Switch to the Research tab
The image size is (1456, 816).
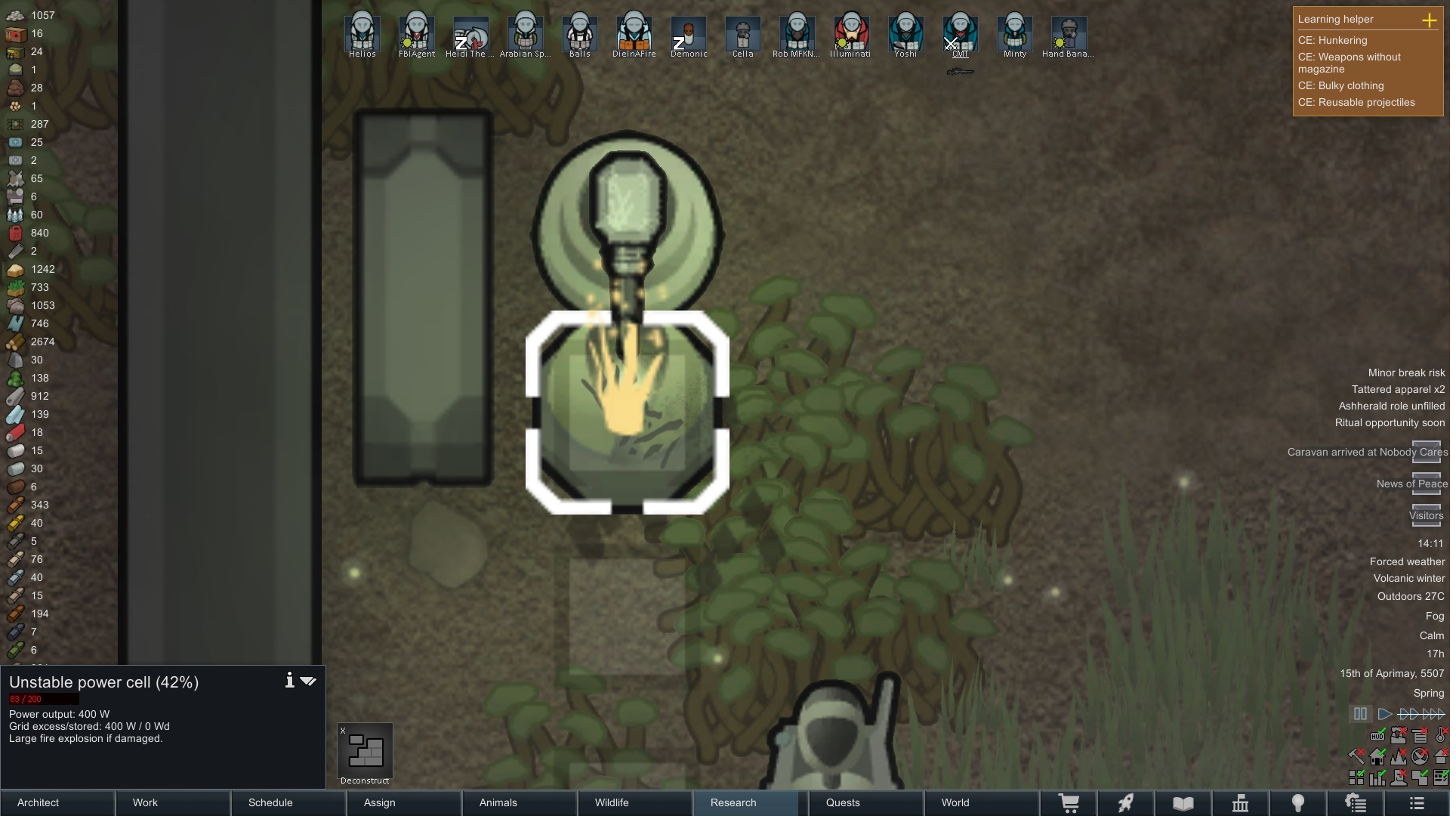[x=733, y=802]
